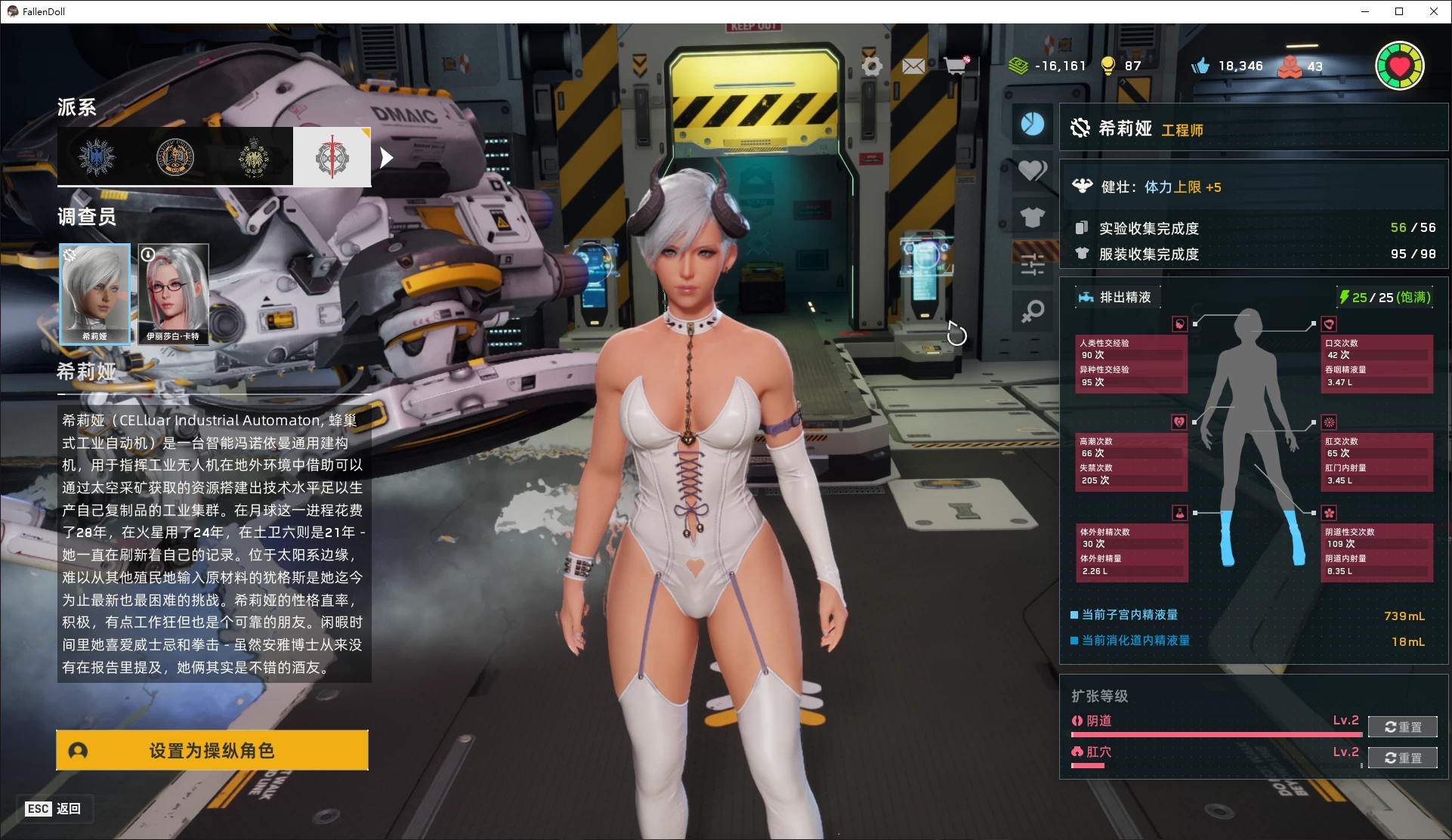The width and height of the screenshot is (1452, 840).
Task: Open the sliders adjustment tab
Action: coord(1032,264)
